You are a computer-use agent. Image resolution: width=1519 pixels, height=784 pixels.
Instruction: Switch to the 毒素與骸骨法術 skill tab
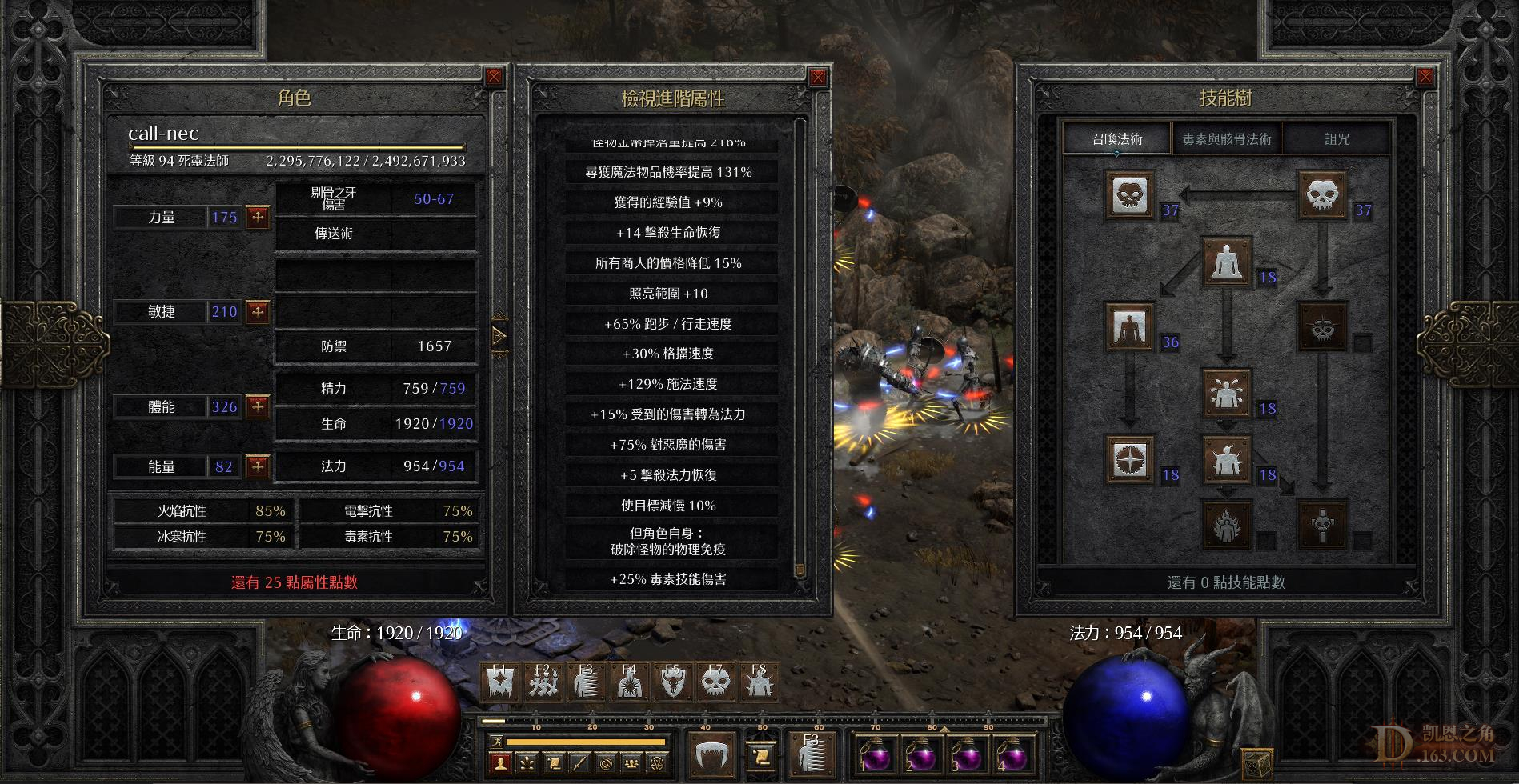point(1226,139)
